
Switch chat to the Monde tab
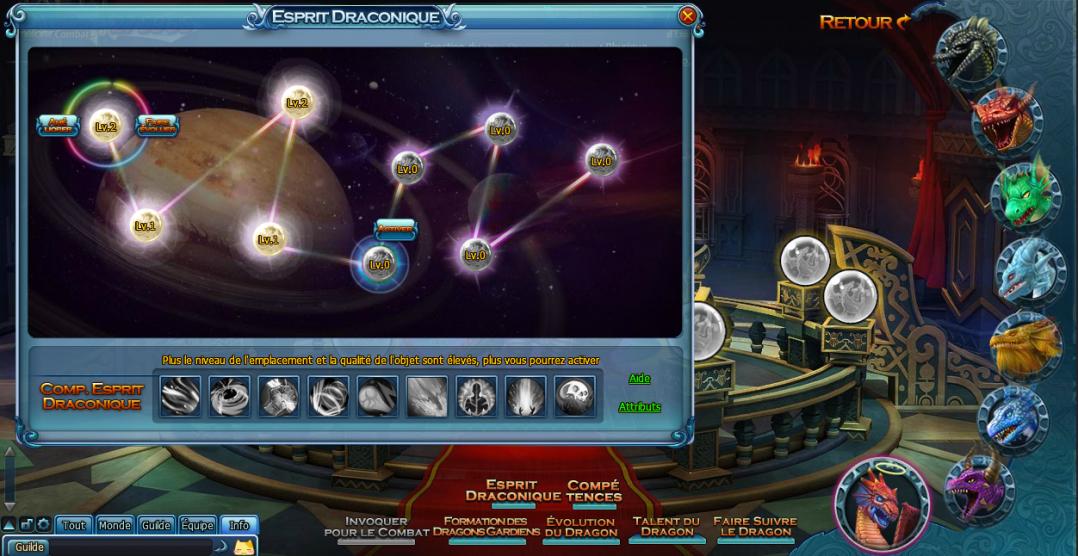pyautogui.click(x=115, y=525)
